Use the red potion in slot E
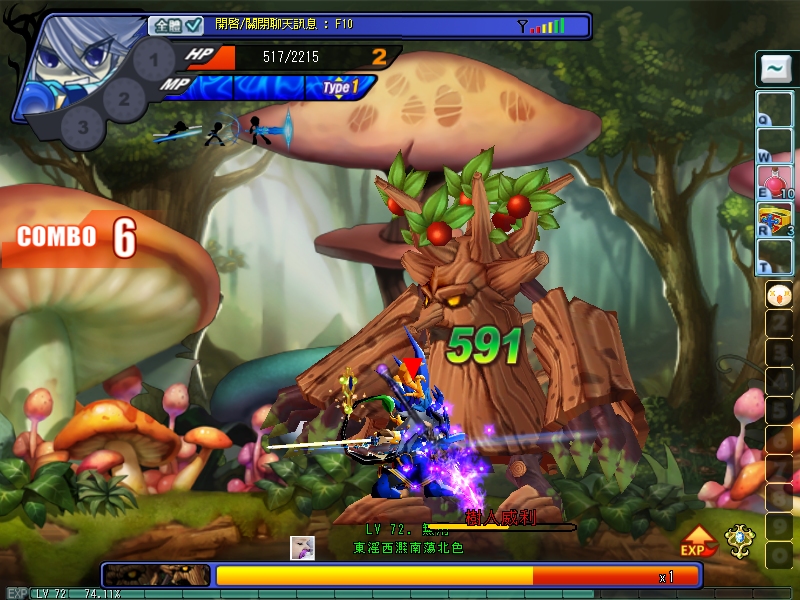The image size is (800, 600). tap(773, 181)
